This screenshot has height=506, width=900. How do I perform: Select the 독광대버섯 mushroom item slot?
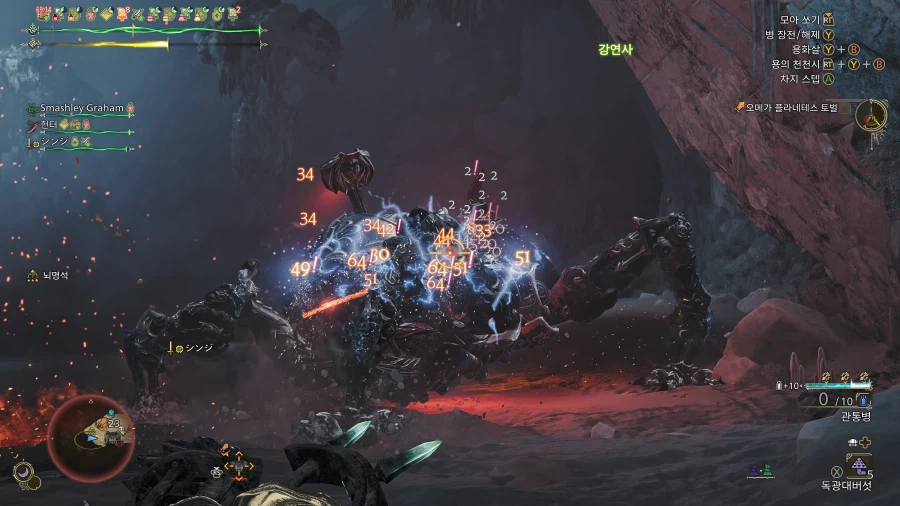(x=858, y=465)
